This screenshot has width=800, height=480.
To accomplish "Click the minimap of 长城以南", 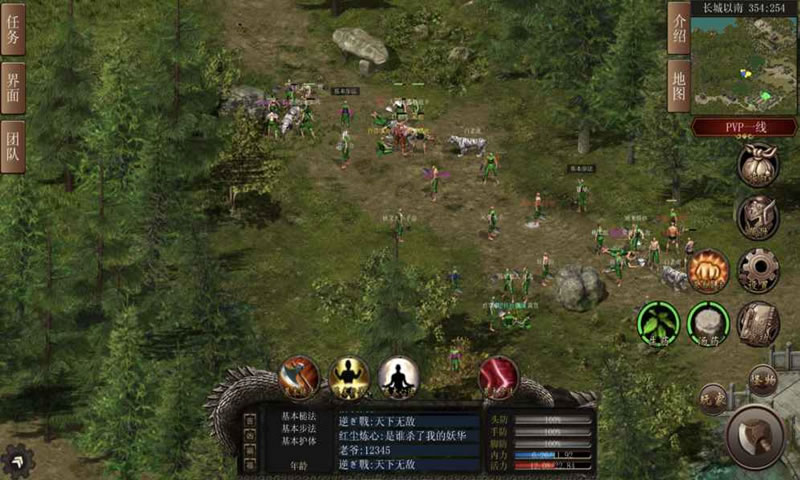I will (x=745, y=62).
